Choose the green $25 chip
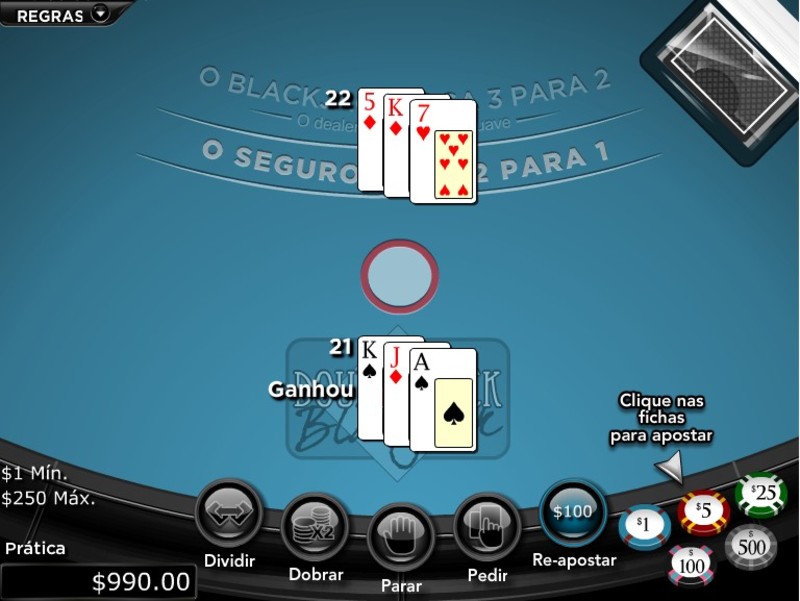The width and height of the screenshot is (800, 601). pyautogui.click(x=760, y=494)
